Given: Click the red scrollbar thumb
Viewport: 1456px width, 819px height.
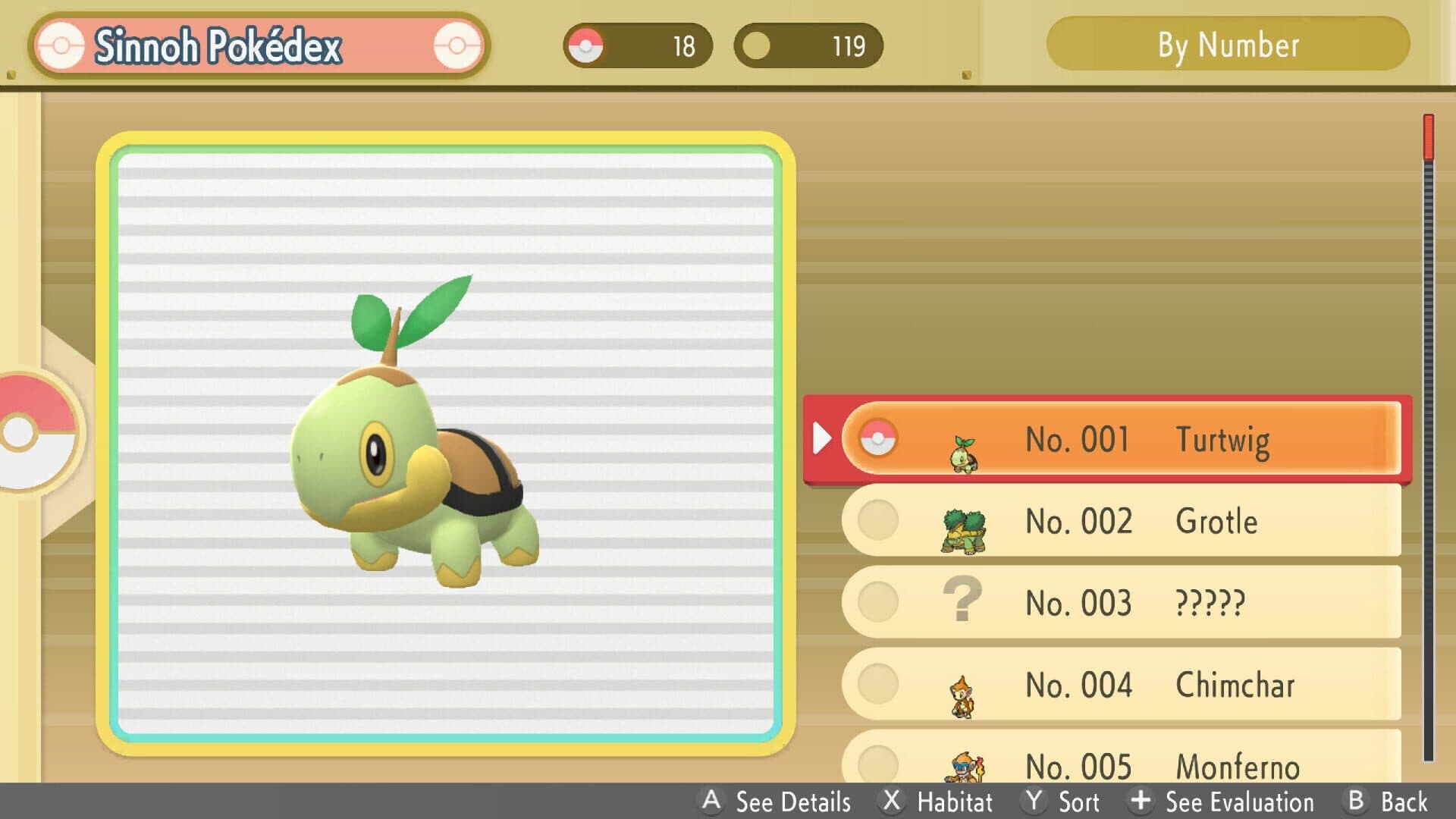Looking at the screenshot, I should [x=1429, y=137].
